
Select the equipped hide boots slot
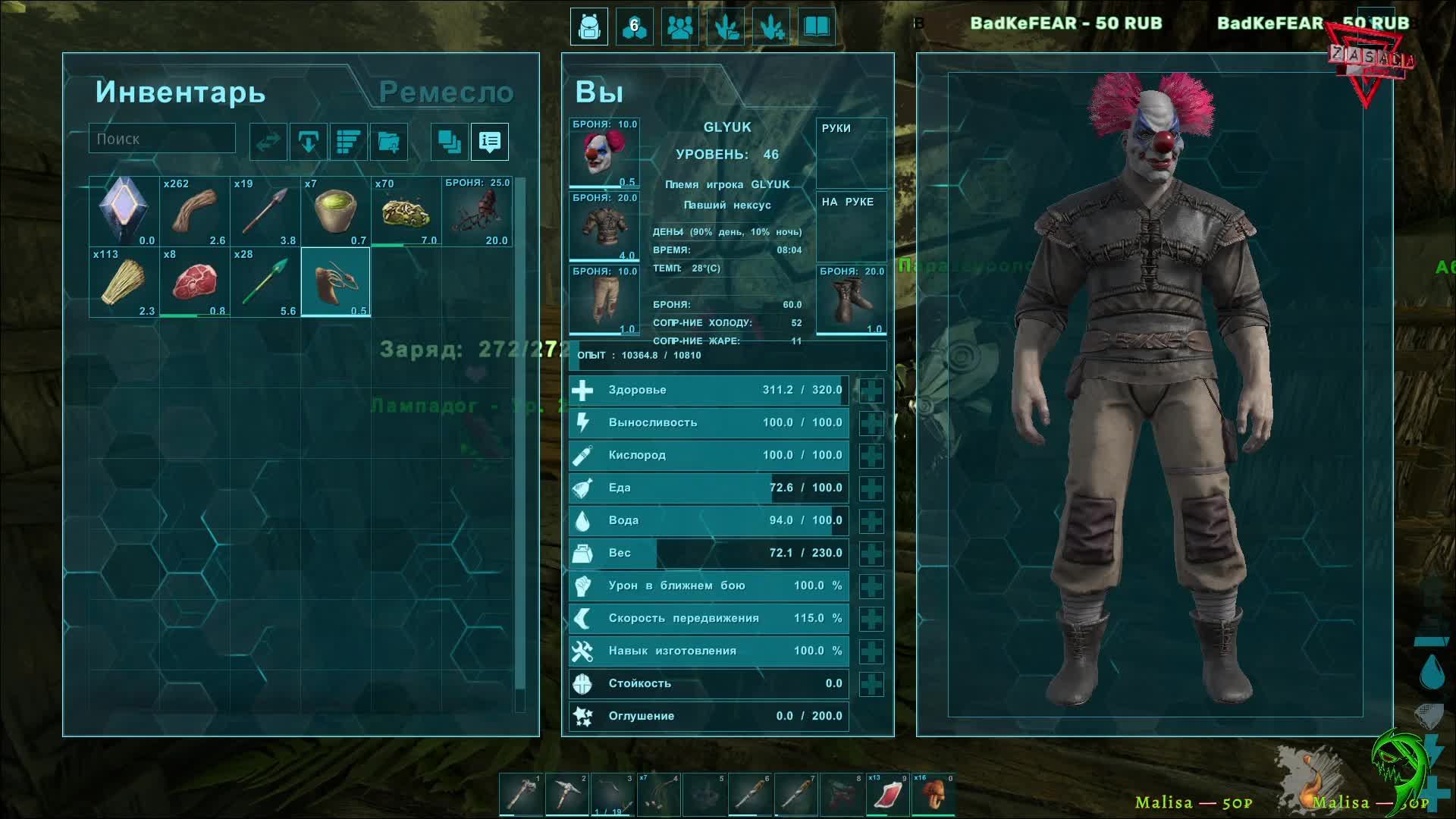tap(851, 300)
